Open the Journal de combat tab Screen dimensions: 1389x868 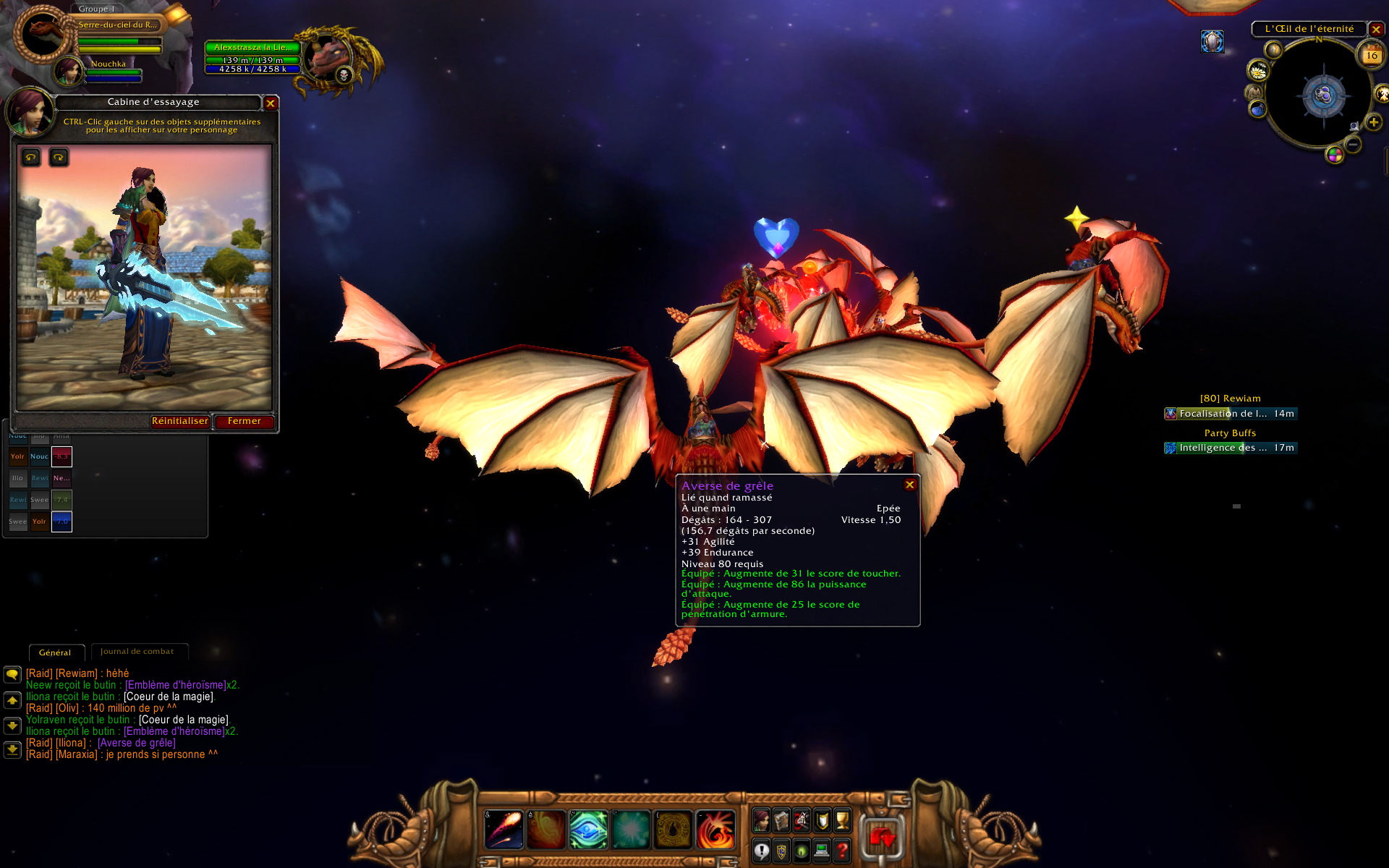point(137,652)
